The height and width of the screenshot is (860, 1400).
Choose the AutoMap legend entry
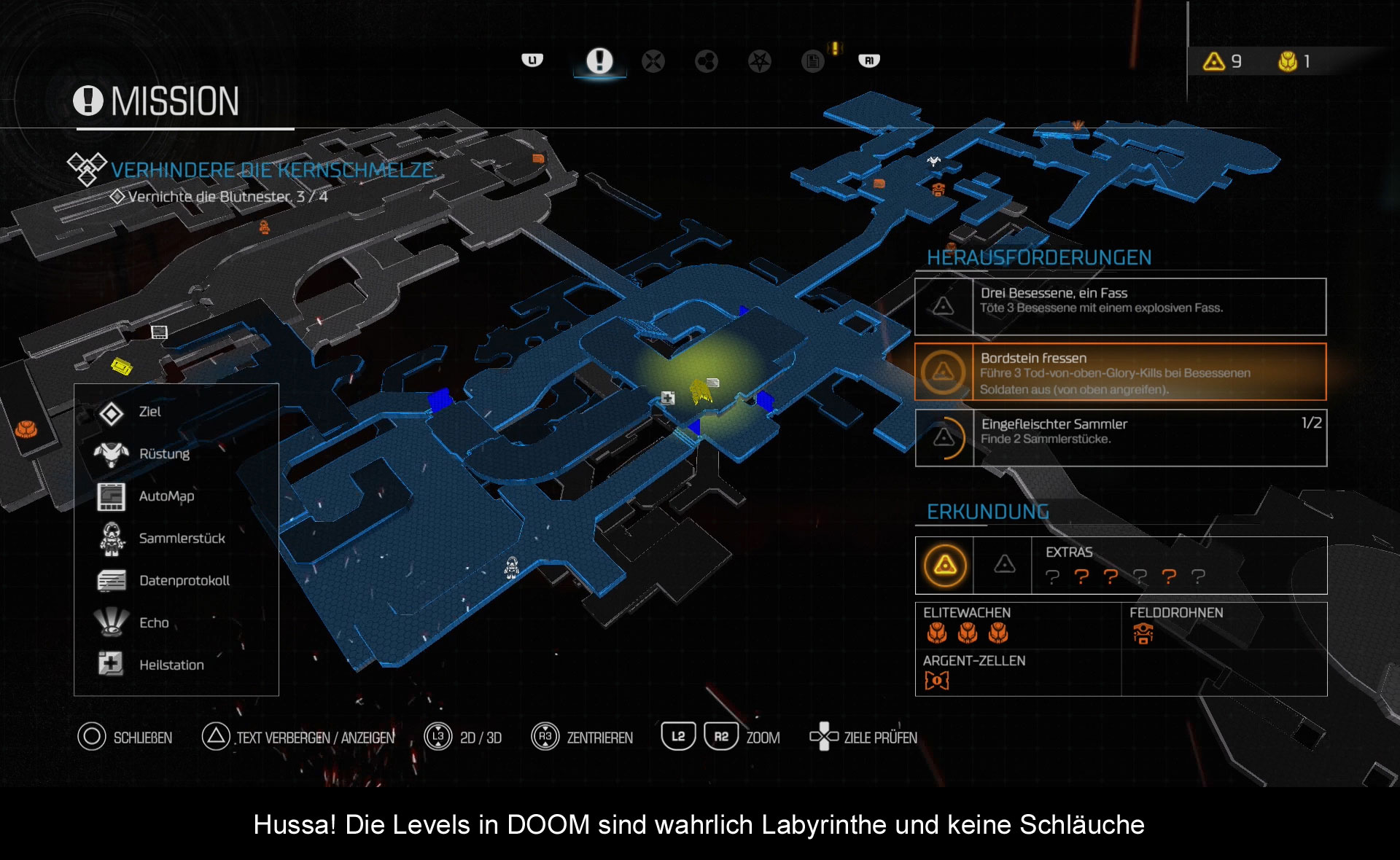tap(166, 496)
